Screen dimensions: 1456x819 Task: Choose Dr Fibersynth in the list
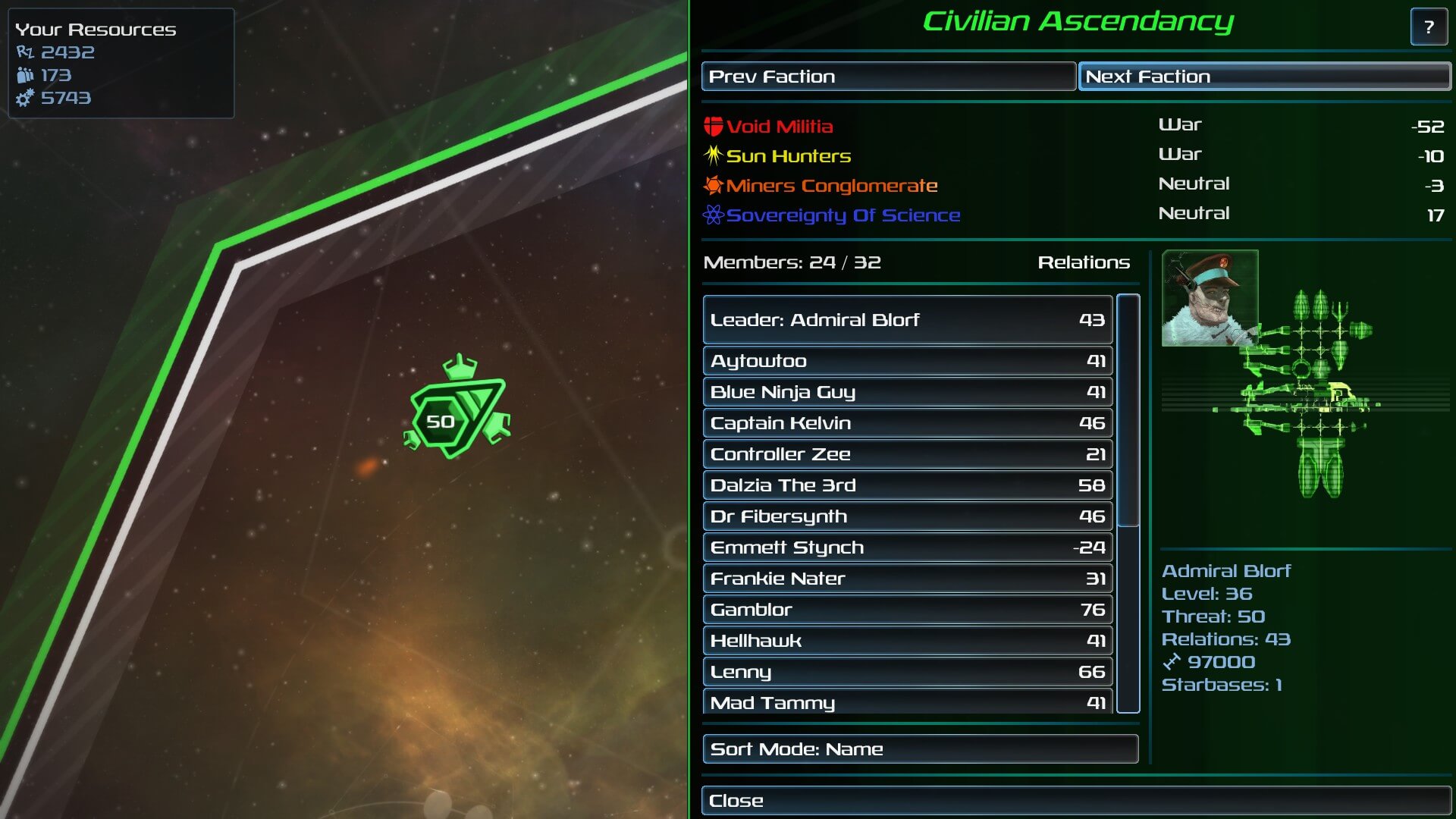coord(907,516)
